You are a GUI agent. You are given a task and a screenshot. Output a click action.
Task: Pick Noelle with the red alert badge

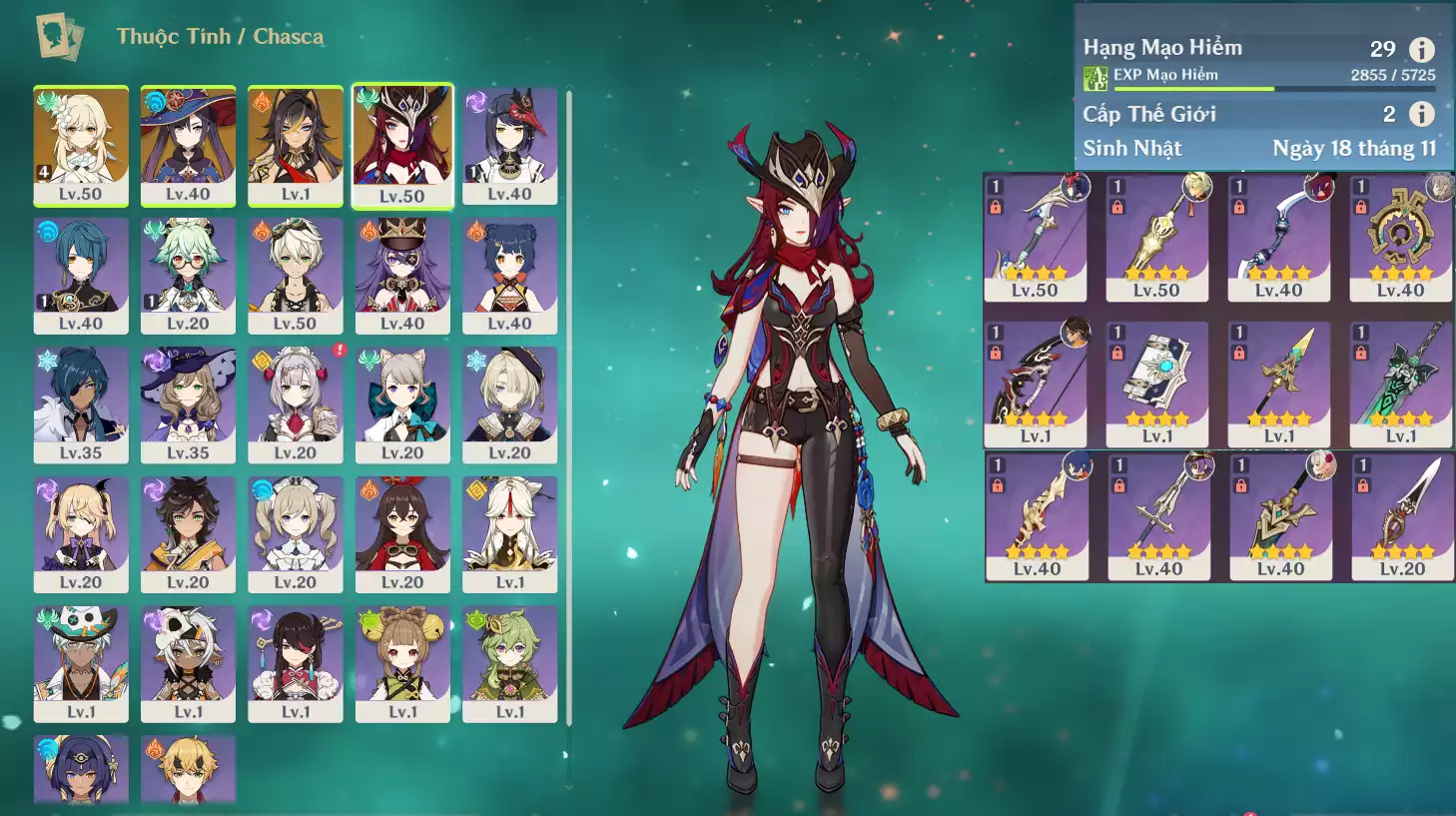295,405
